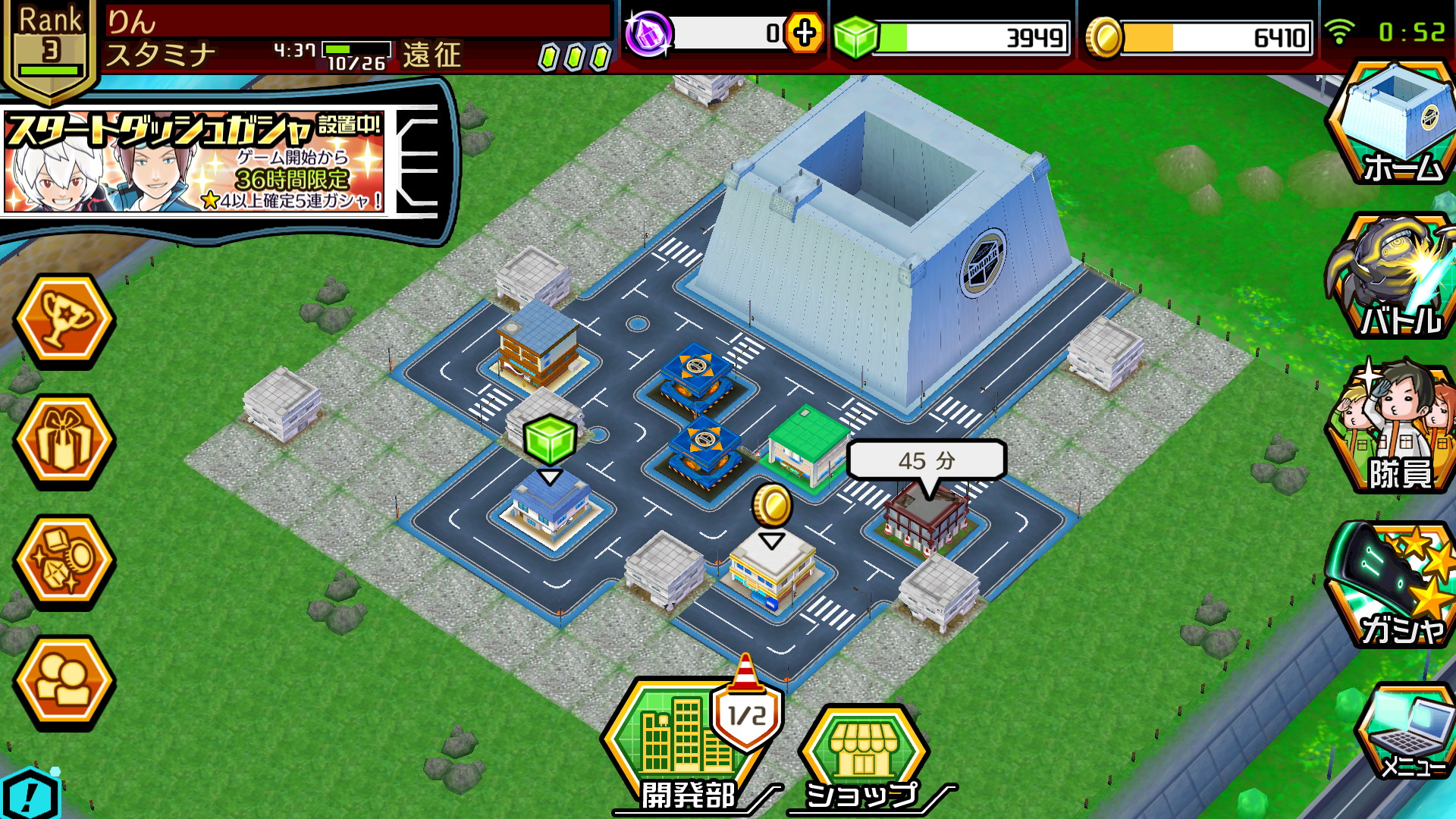1456x819 pixels.
Task: Open the Rank 3 player badge
Action: (x=50, y=47)
